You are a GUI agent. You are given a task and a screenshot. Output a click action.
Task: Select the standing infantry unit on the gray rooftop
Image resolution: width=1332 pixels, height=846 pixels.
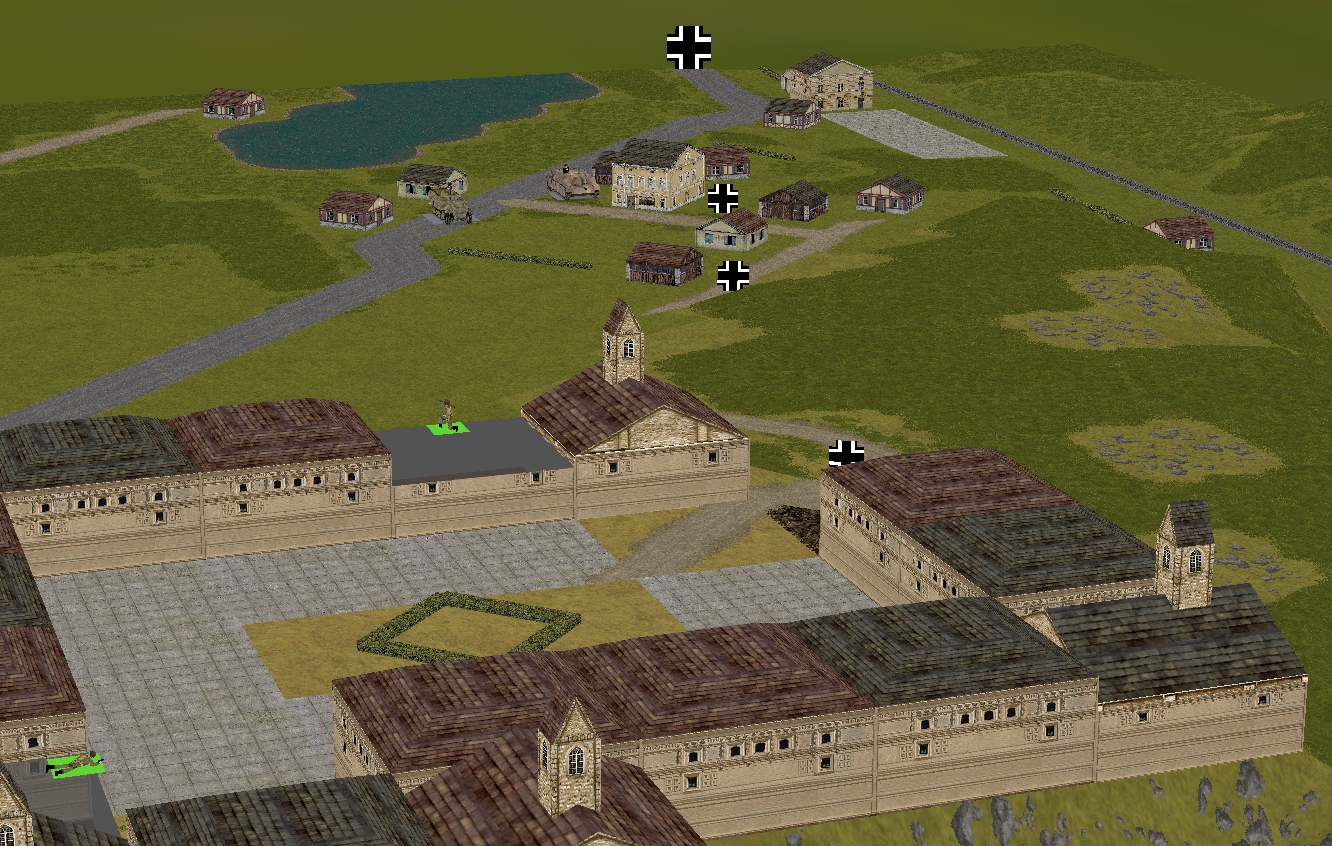[447, 416]
